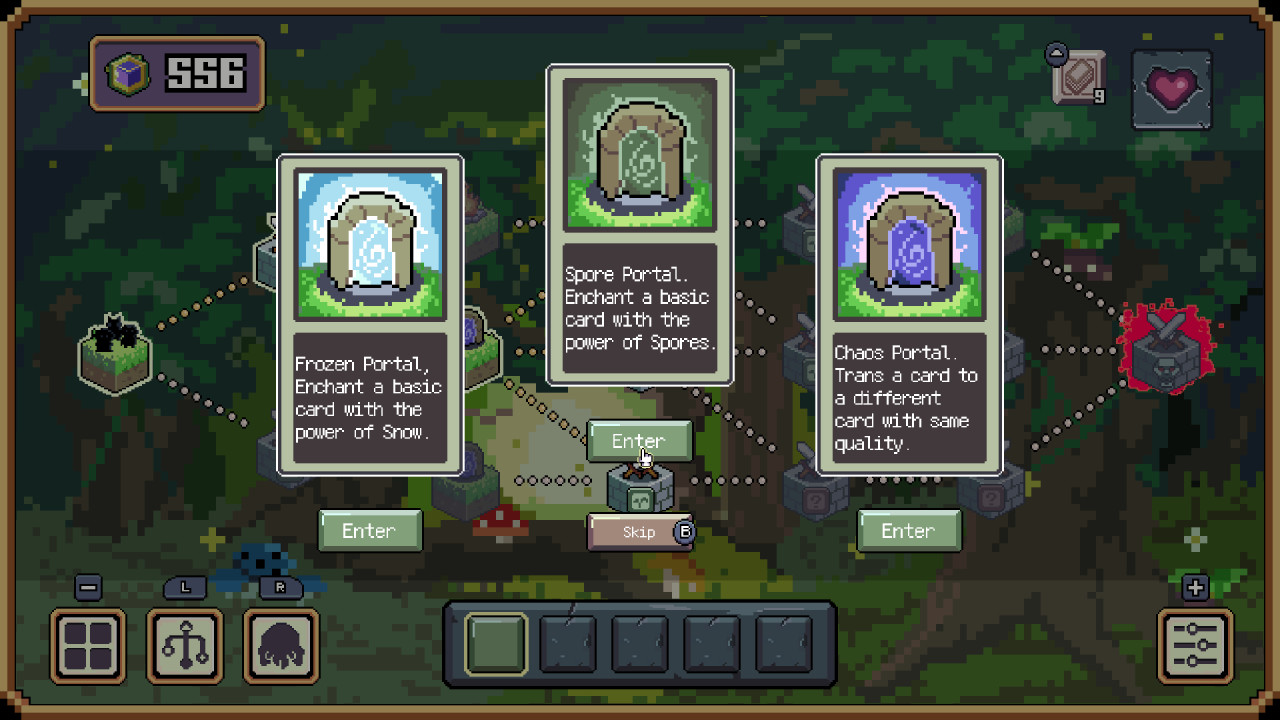The image size is (1280, 720).
Task: Enter the Chaos Portal
Action: 909,531
